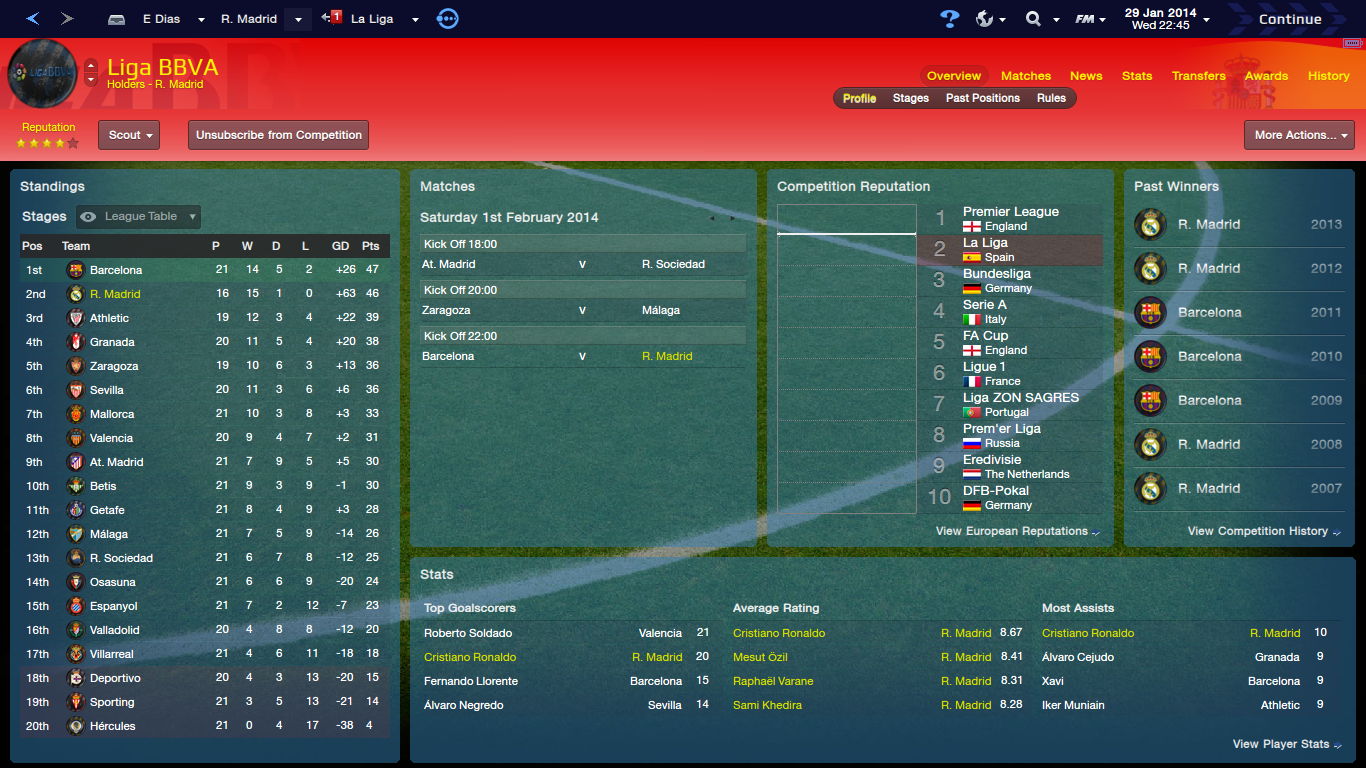Switch to the Transfers tab
Image resolution: width=1366 pixels, height=768 pixels.
click(x=1198, y=75)
